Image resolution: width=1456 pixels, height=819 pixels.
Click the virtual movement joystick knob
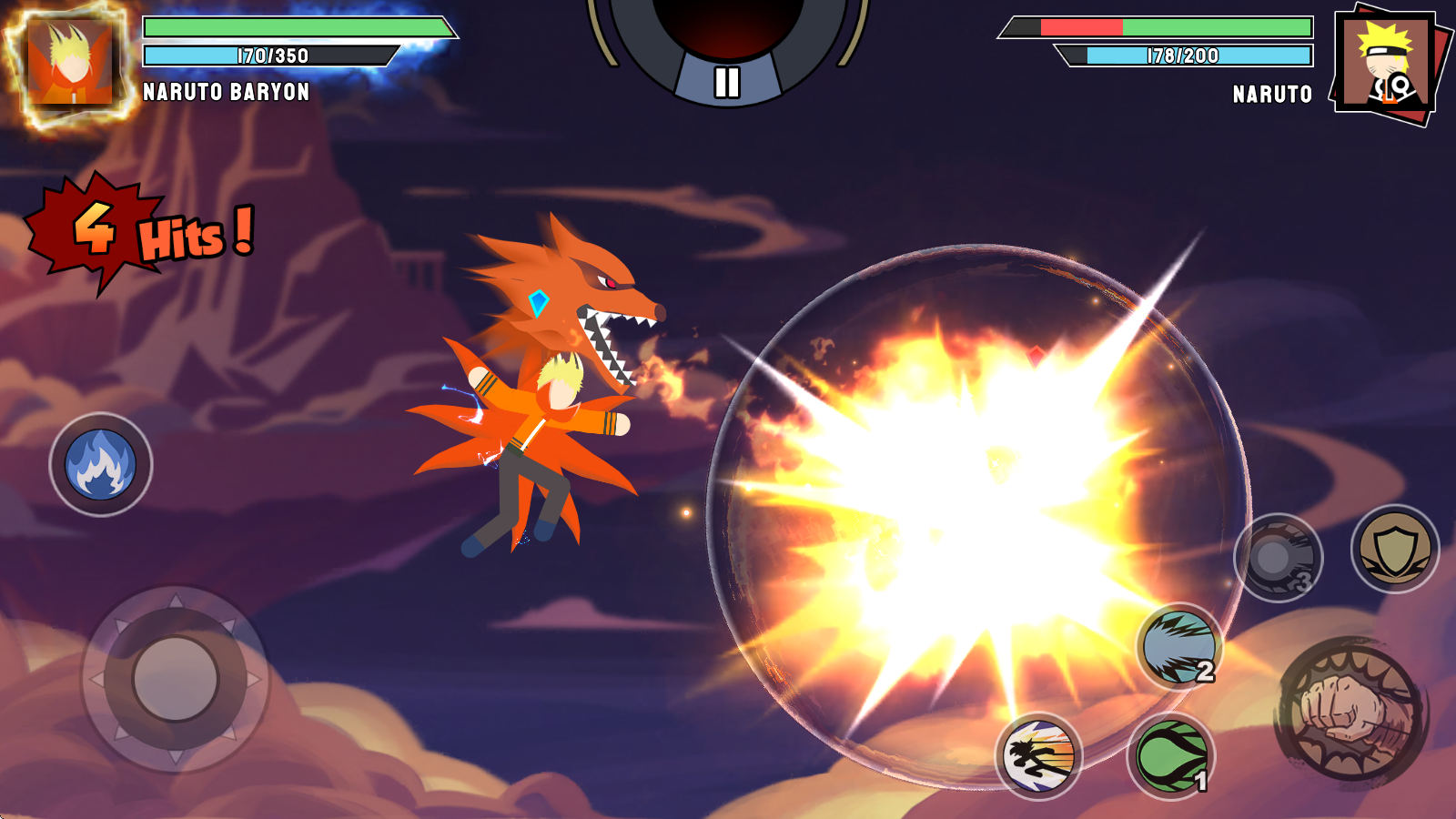coord(176,678)
